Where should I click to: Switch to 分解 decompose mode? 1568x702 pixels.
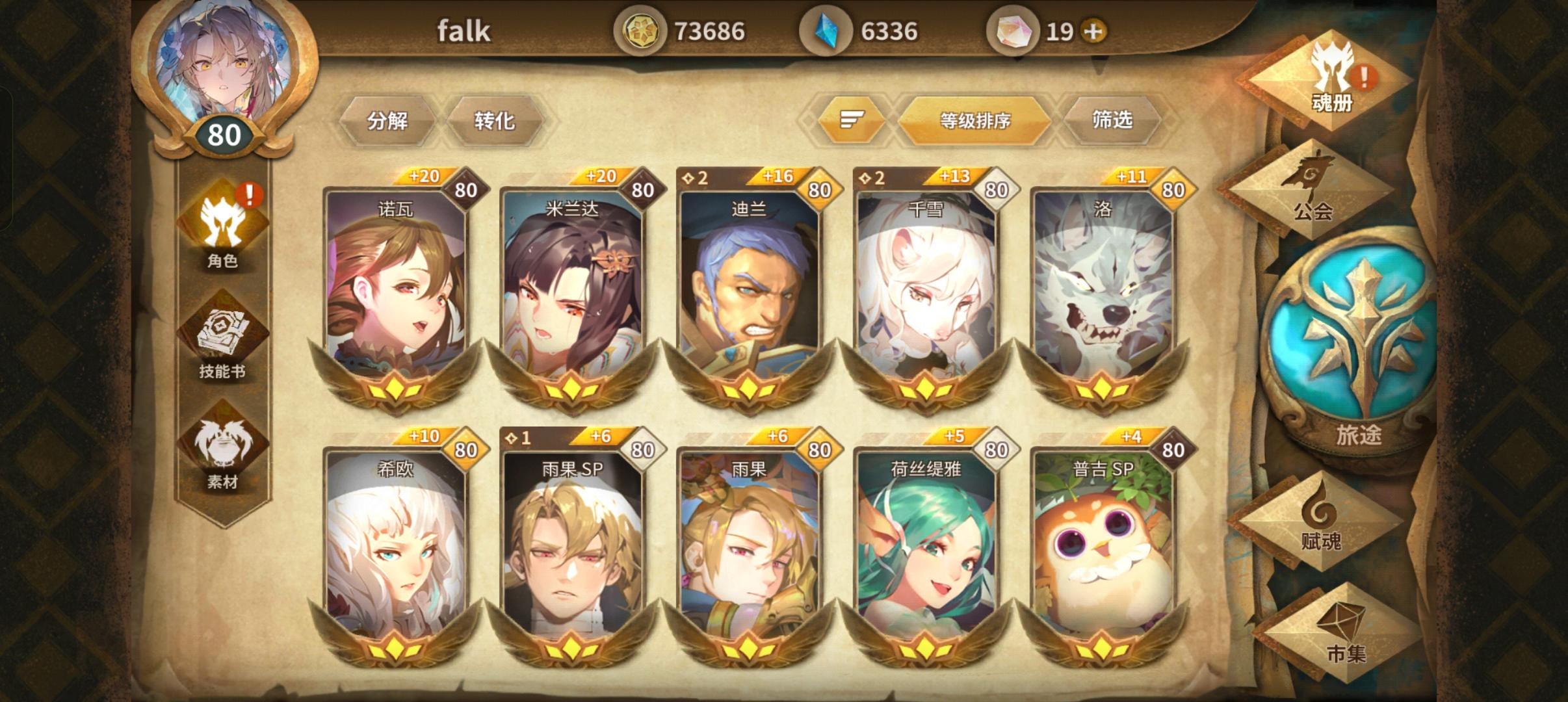point(390,121)
